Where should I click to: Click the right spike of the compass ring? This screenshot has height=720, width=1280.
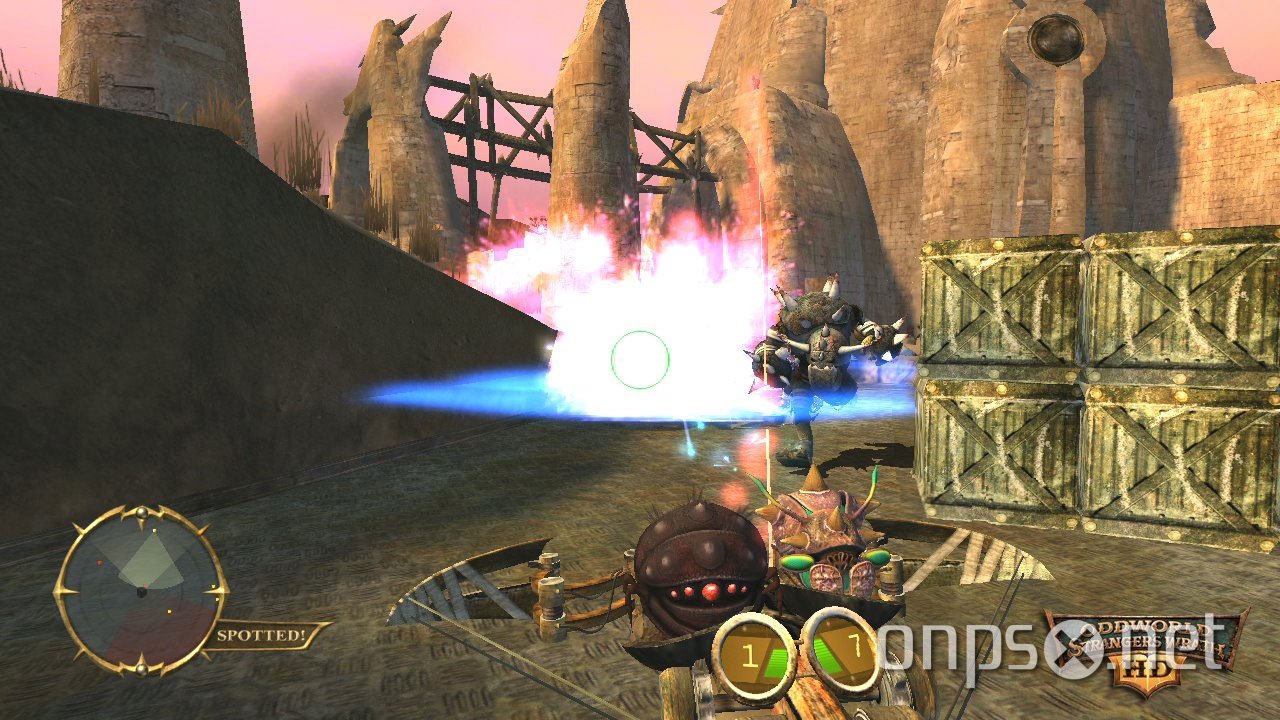(x=218, y=590)
